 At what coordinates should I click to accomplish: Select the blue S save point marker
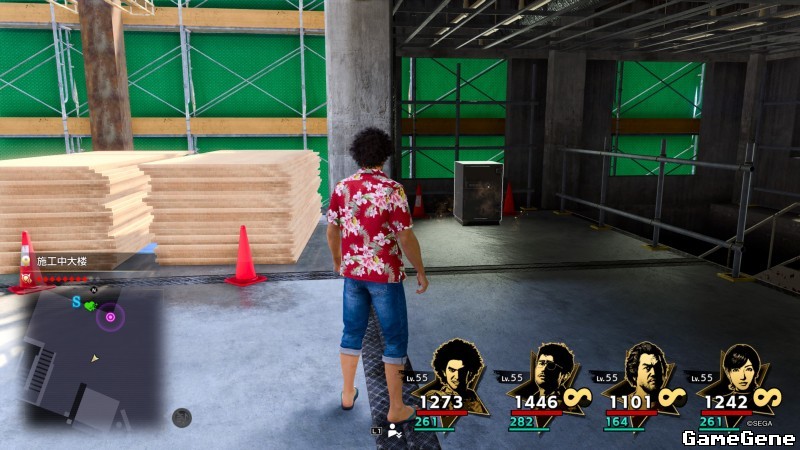[x=76, y=301]
